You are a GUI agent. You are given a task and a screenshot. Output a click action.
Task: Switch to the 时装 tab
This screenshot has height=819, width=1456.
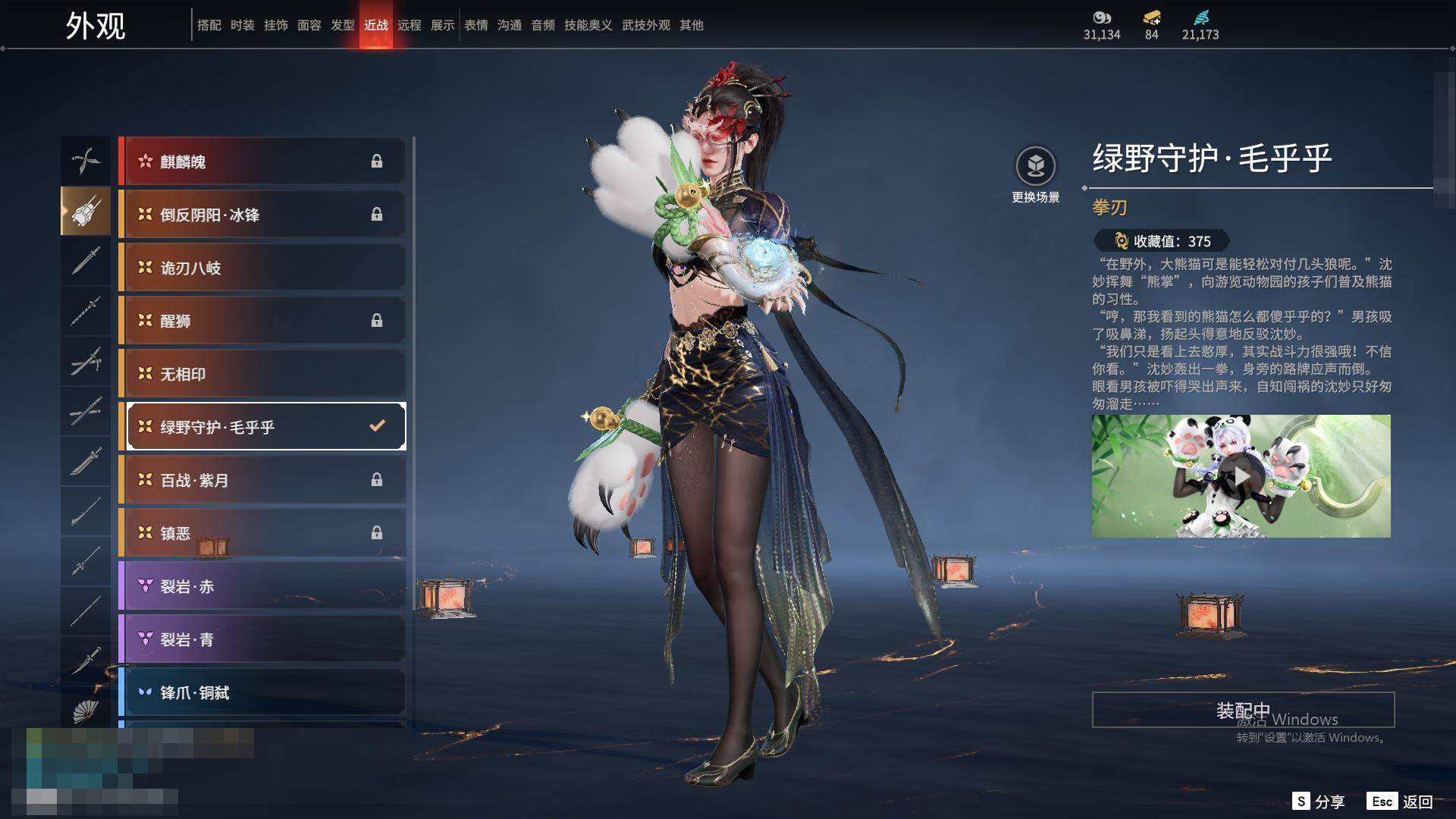243,25
